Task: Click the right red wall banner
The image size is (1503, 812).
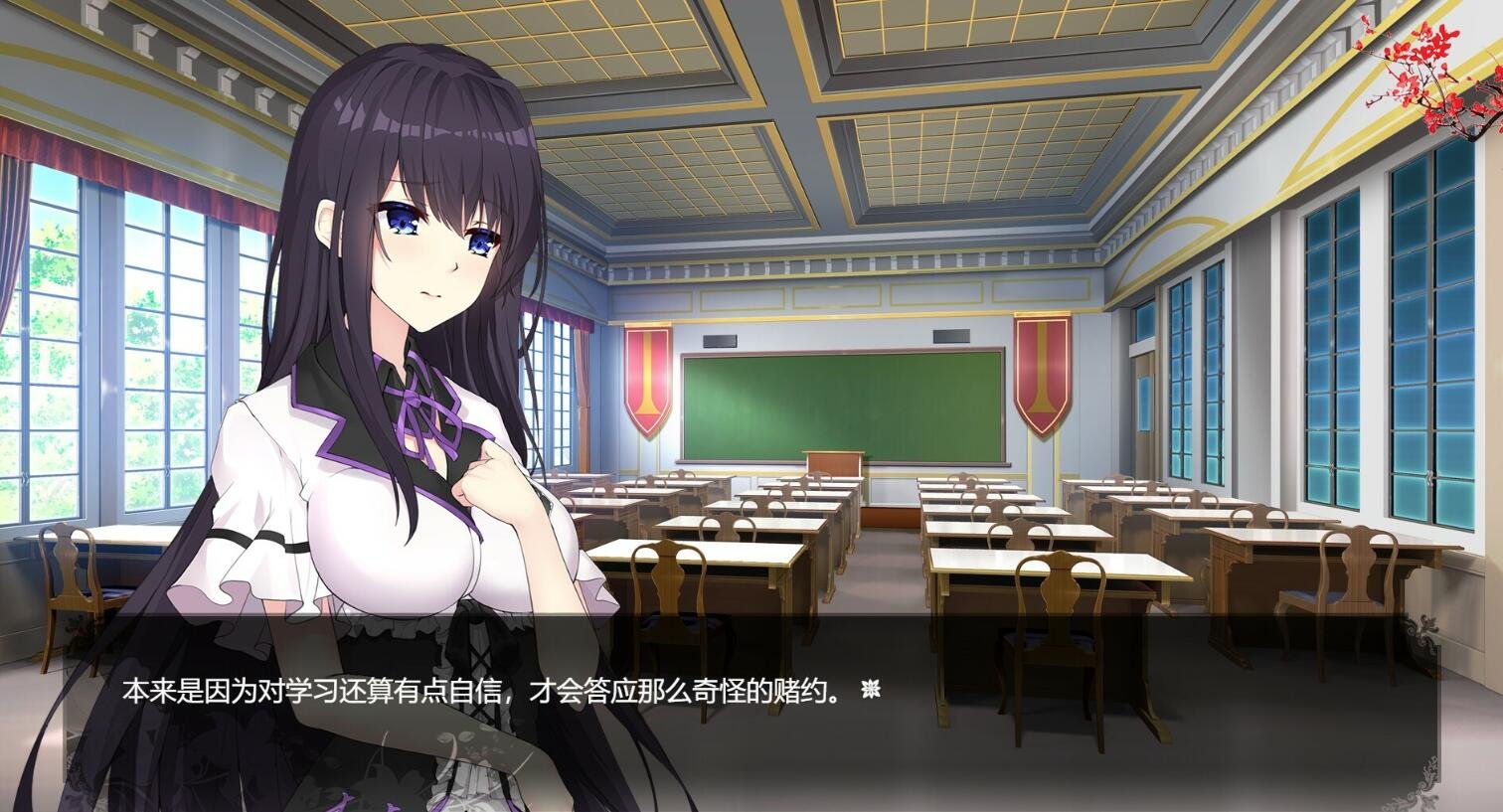Action: click(x=1040, y=373)
